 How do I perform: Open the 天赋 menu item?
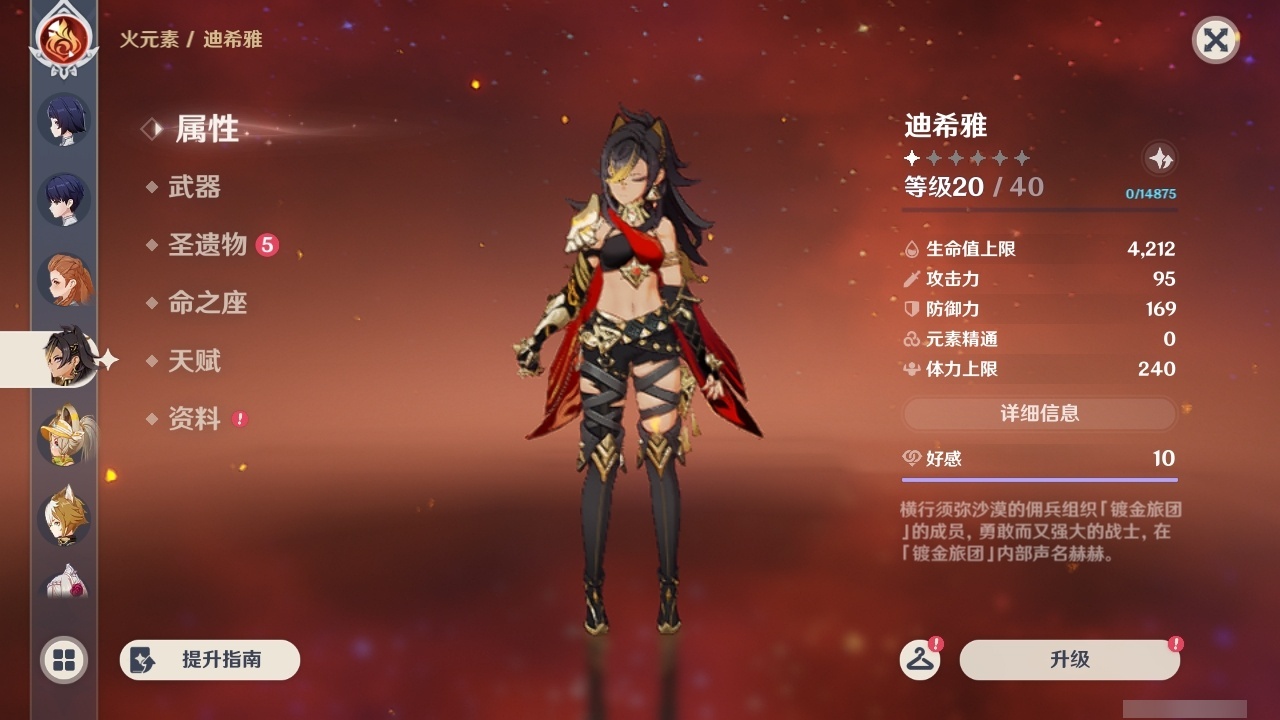click(195, 362)
